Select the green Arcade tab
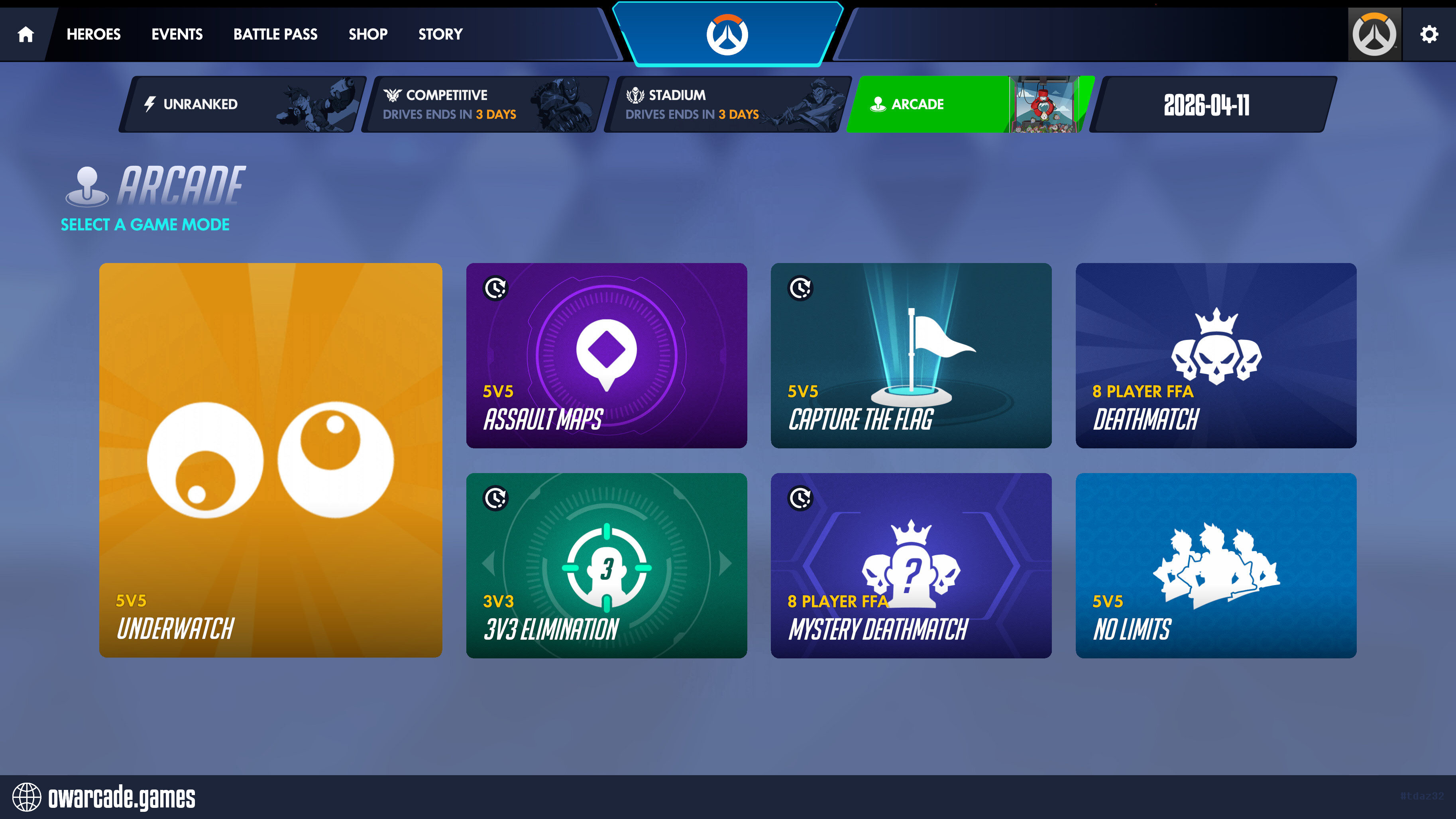The image size is (1456, 819). (969, 104)
